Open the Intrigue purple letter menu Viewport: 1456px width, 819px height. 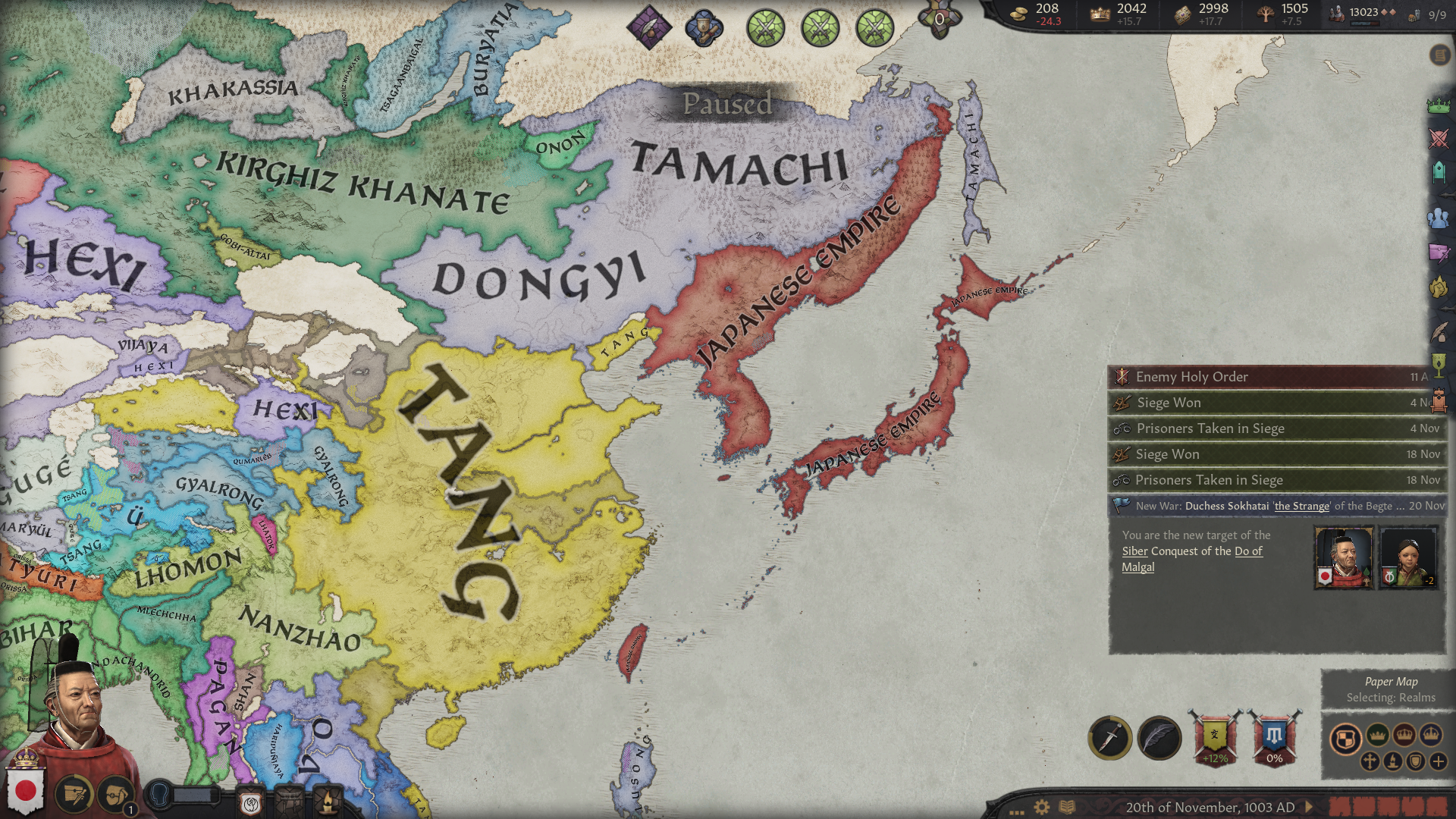point(1439,253)
